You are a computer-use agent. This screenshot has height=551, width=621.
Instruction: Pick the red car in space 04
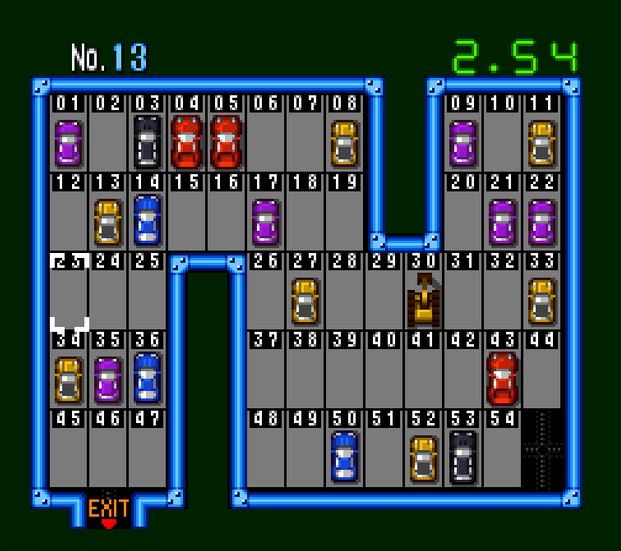(x=187, y=142)
